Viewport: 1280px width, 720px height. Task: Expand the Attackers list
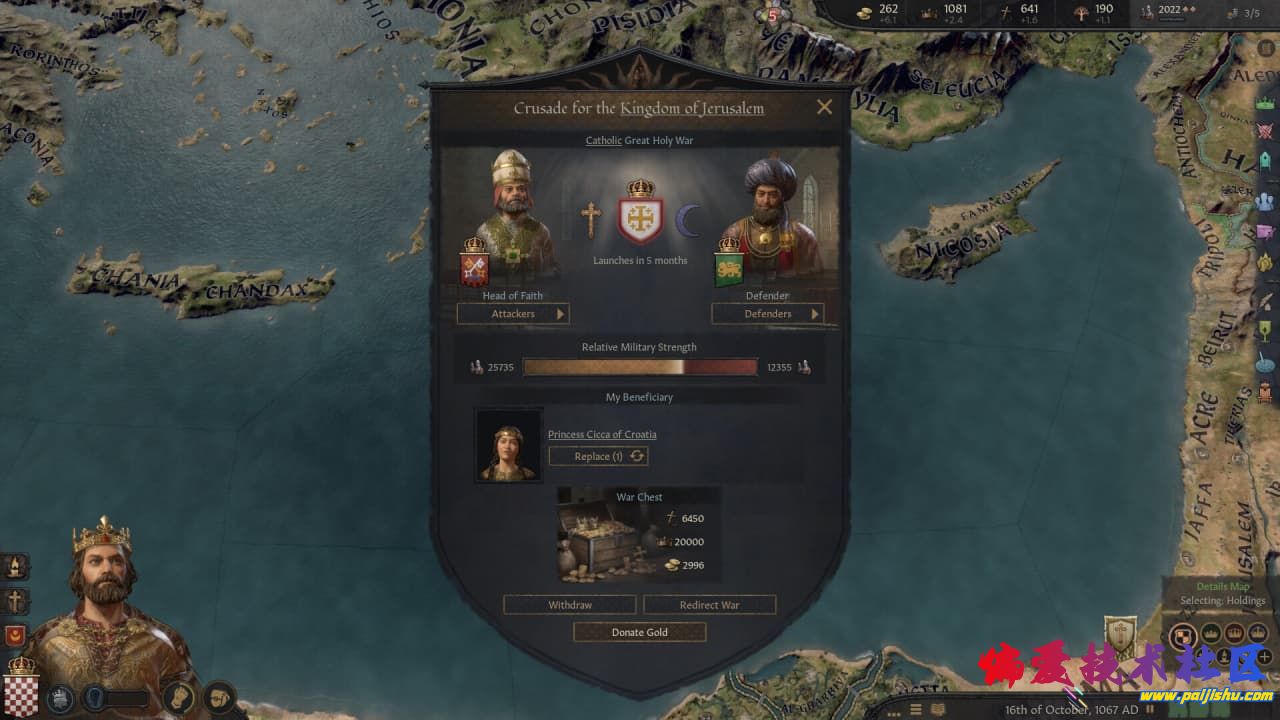[513, 314]
